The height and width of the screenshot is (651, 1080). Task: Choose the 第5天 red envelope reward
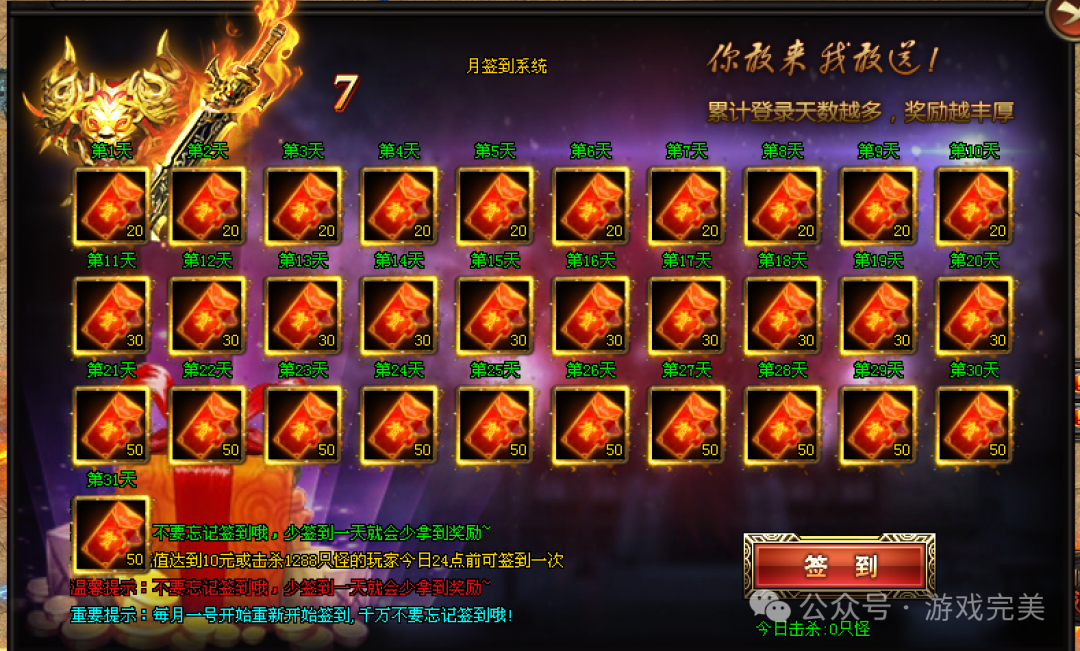click(x=495, y=205)
